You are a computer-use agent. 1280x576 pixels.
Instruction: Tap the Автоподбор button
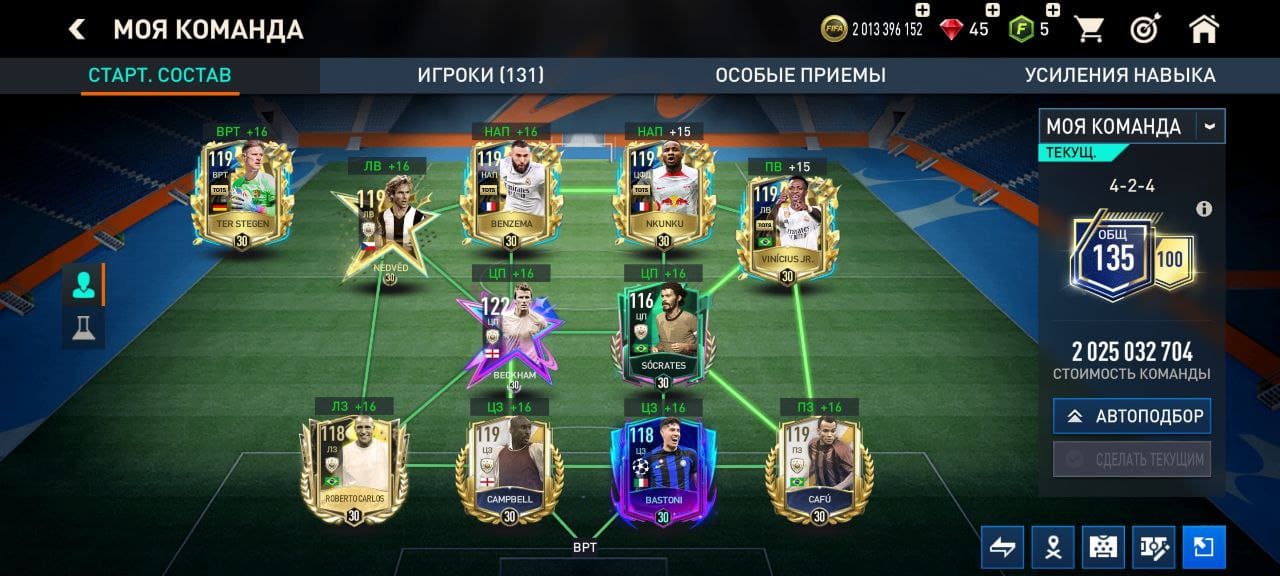[x=1131, y=416]
